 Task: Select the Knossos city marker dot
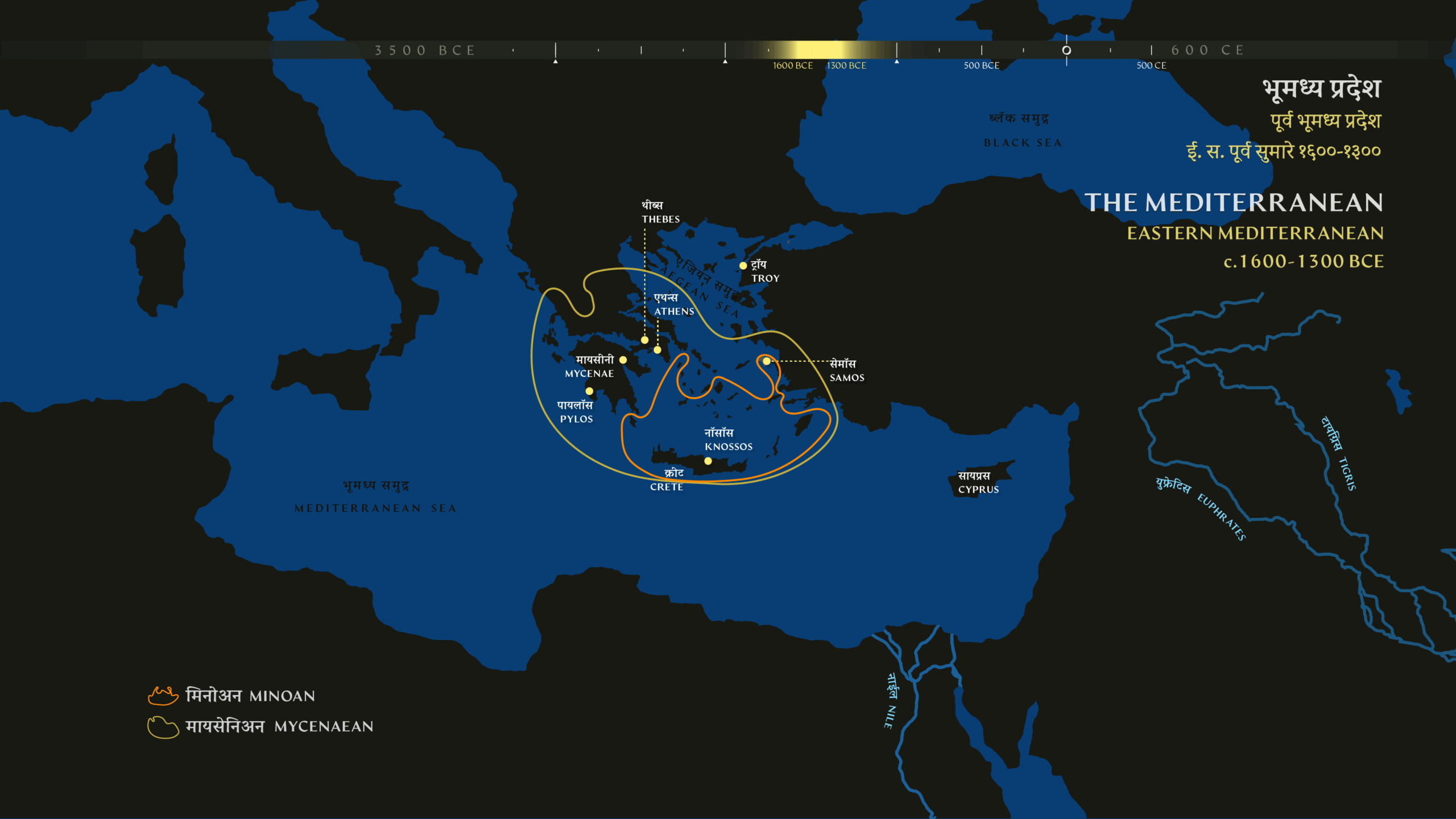point(708,461)
